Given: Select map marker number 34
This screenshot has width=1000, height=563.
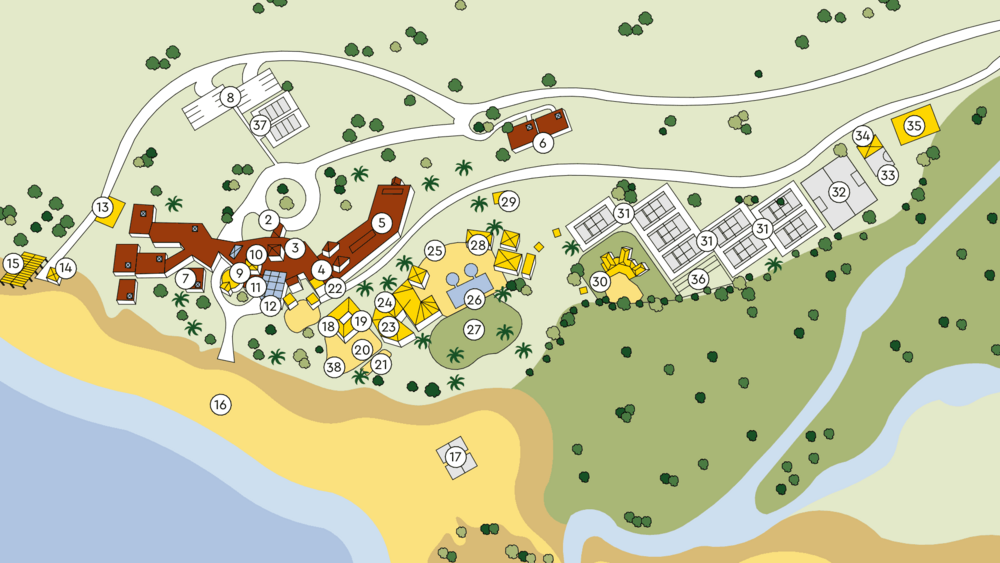Looking at the screenshot, I should (863, 136).
